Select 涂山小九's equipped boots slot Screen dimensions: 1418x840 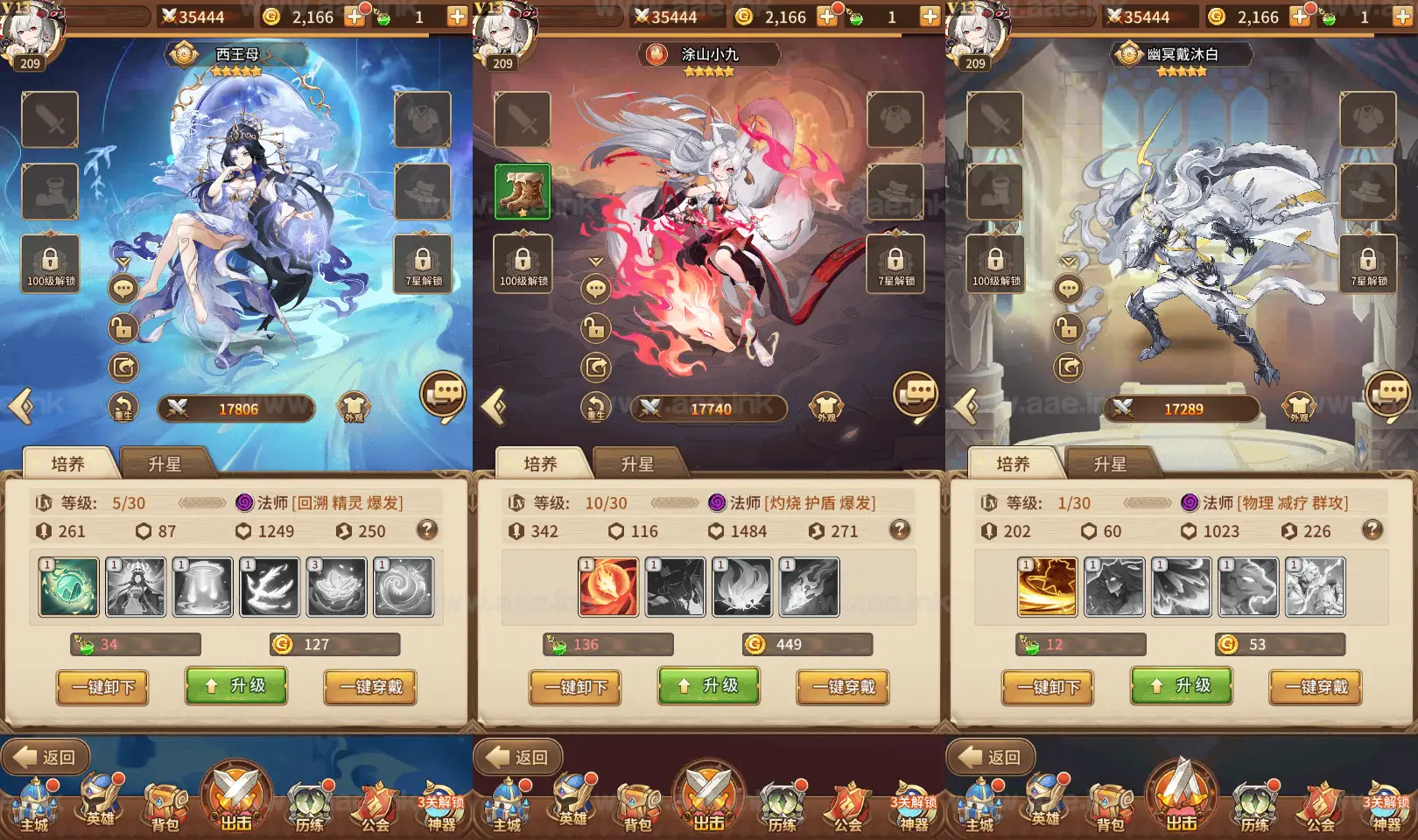[x=524, y=191]
